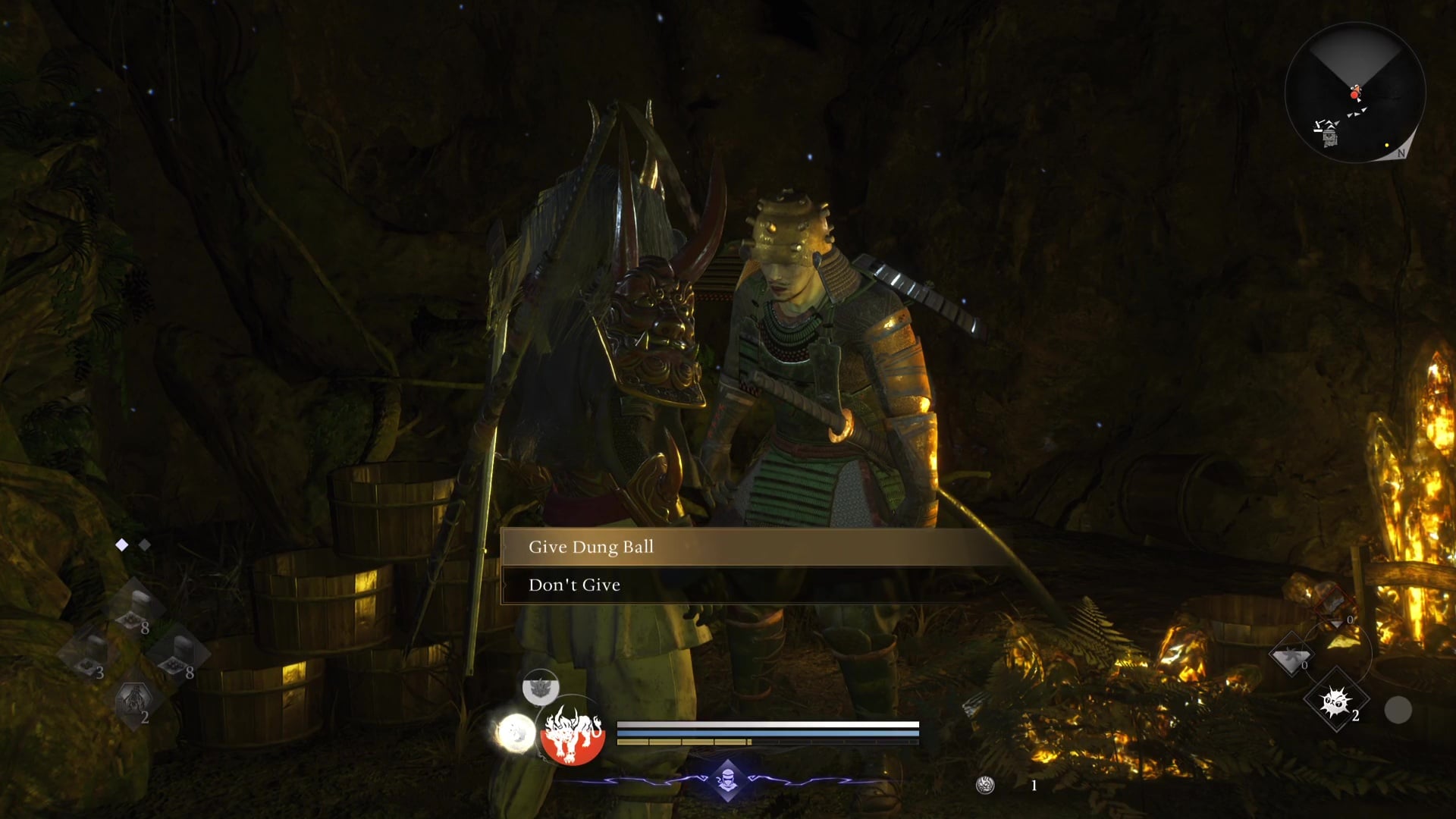The height and width of the screenshot is (819, 1456).
Task: Click the small grey crest above the beast emblem
Action: tap(540, 688)
